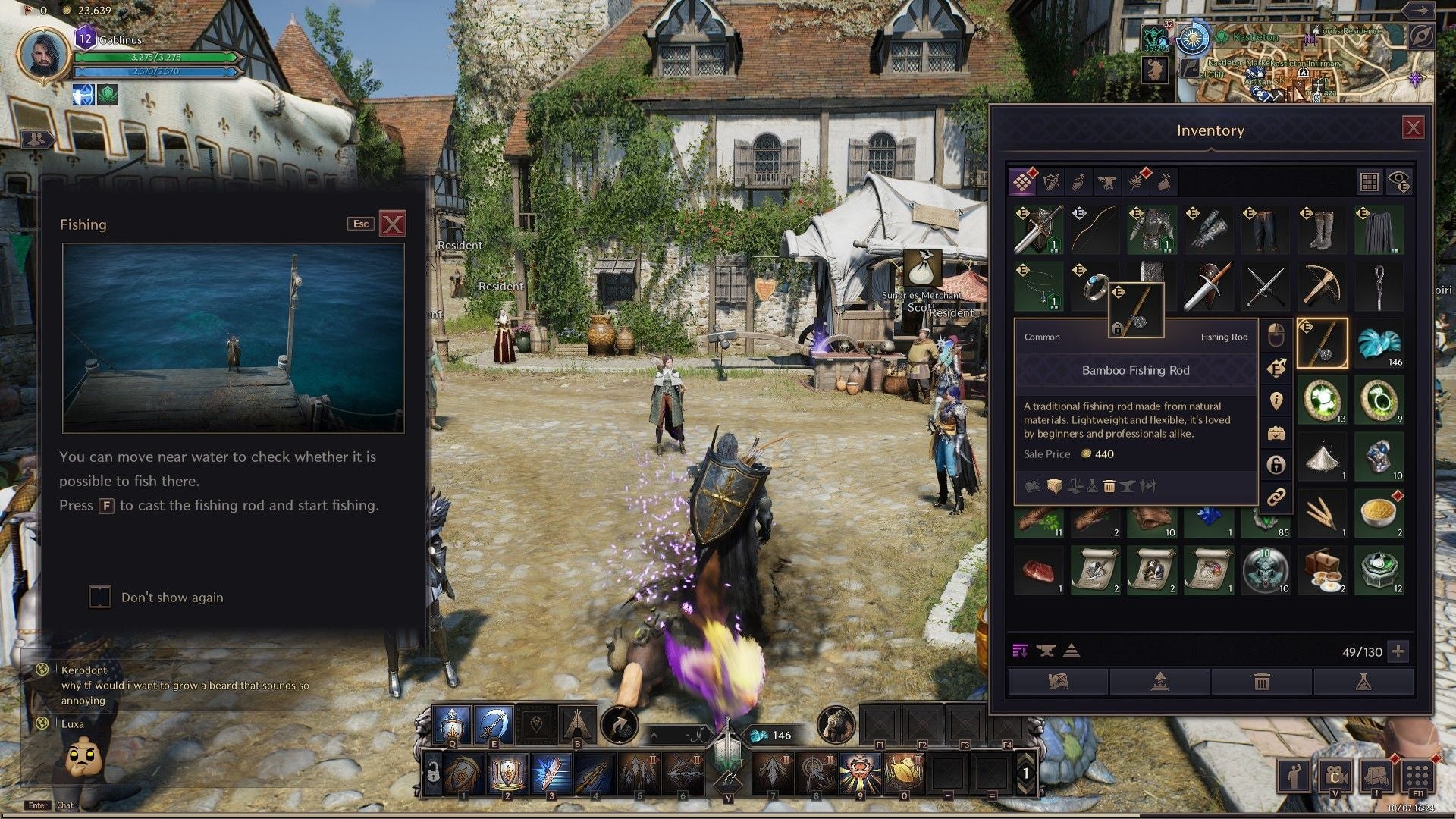
Task: Check the Don't show again box in Fishing window
Action: point(99,597)
